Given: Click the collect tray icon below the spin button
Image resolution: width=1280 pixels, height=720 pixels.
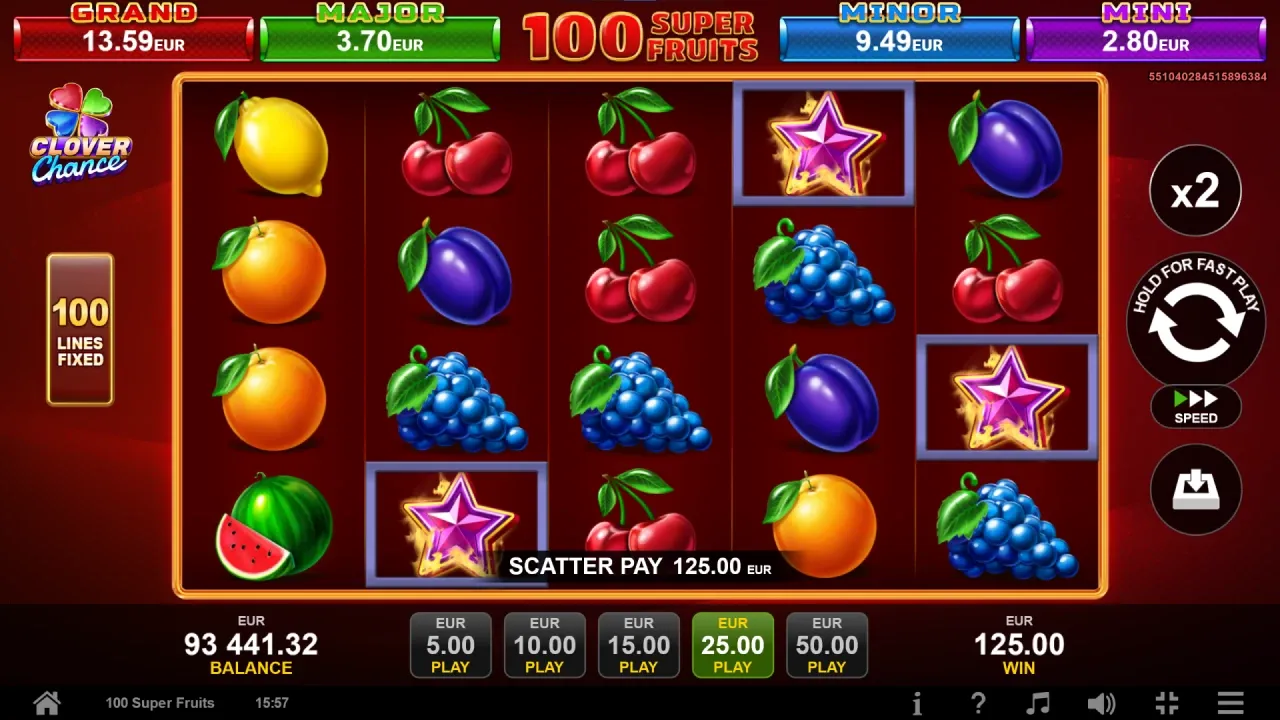Looking at the screenshot, I should pyautogui.click(x=1195, y=489).
